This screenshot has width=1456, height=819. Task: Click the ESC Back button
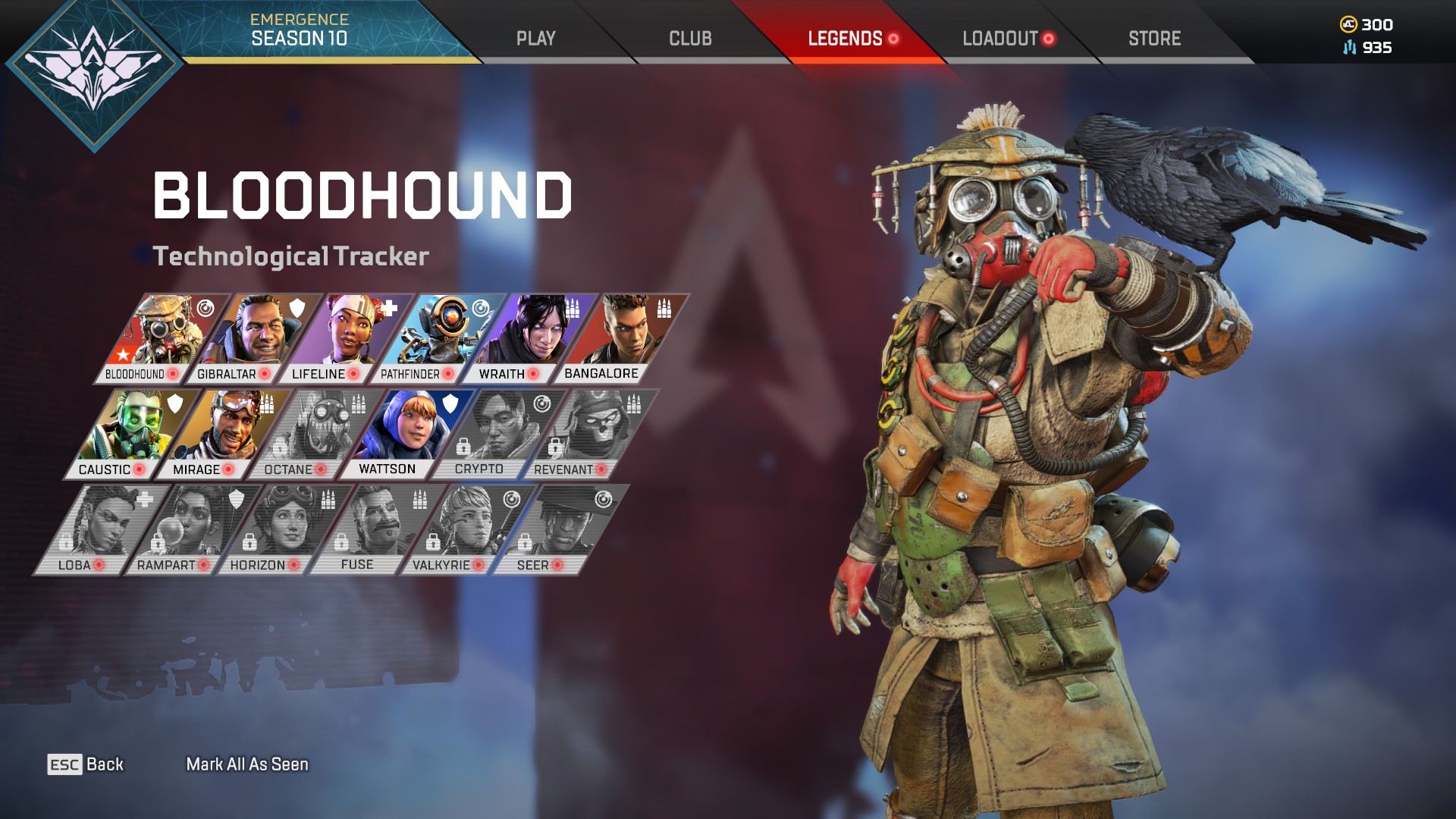click(x=86, y=764)
